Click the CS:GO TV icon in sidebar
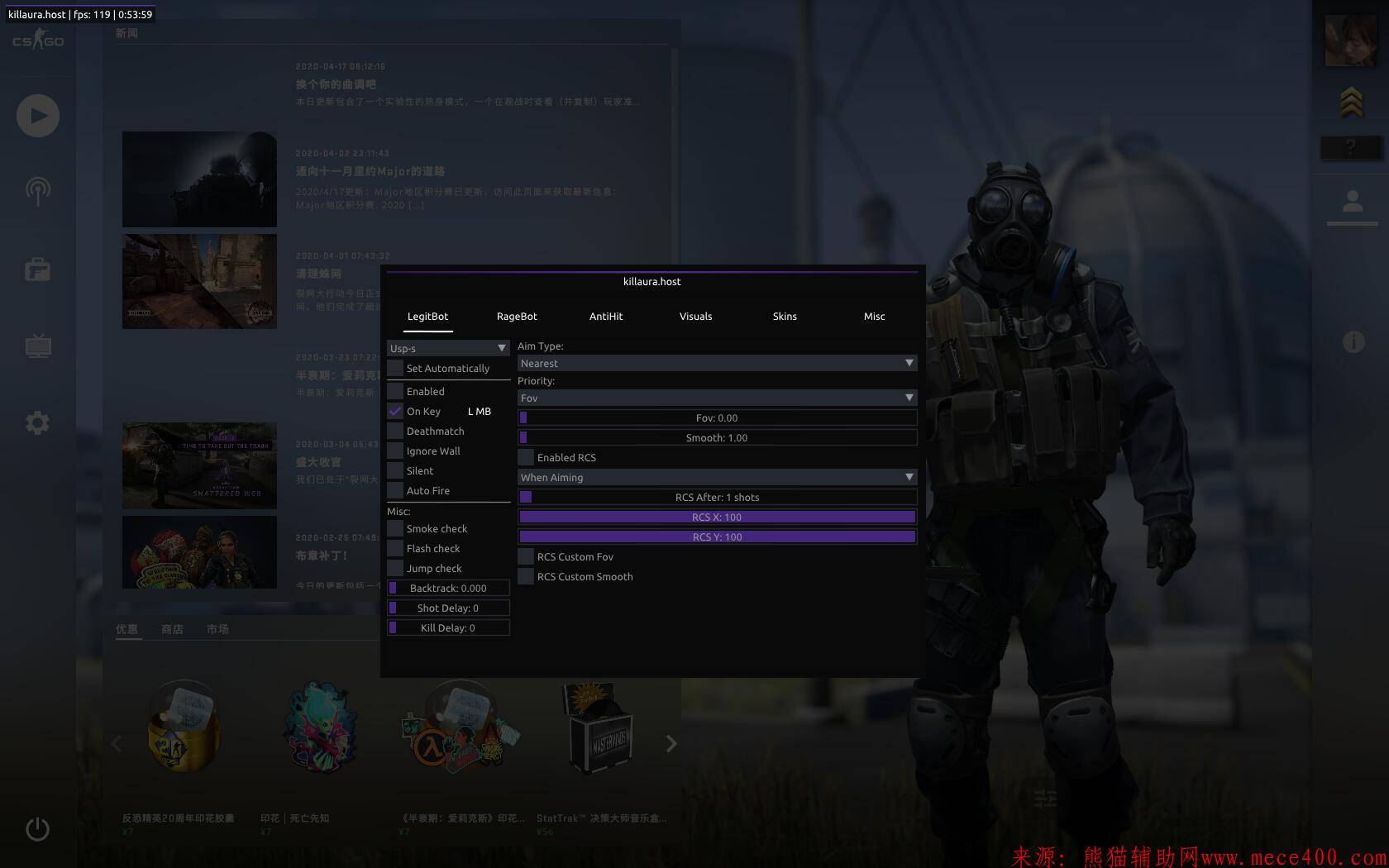 (x=36, y=346)
